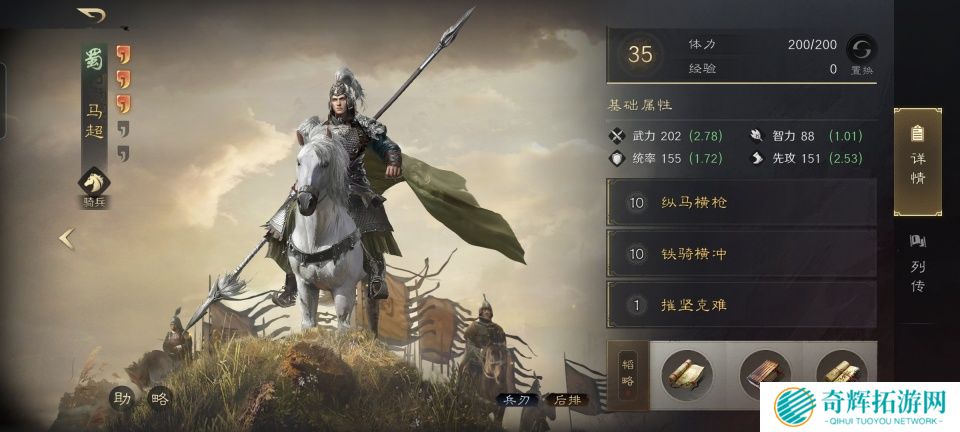Select the 铁骑横冲 skill row
This screenshot has width=960, height=432.
[x=741, y=254]
